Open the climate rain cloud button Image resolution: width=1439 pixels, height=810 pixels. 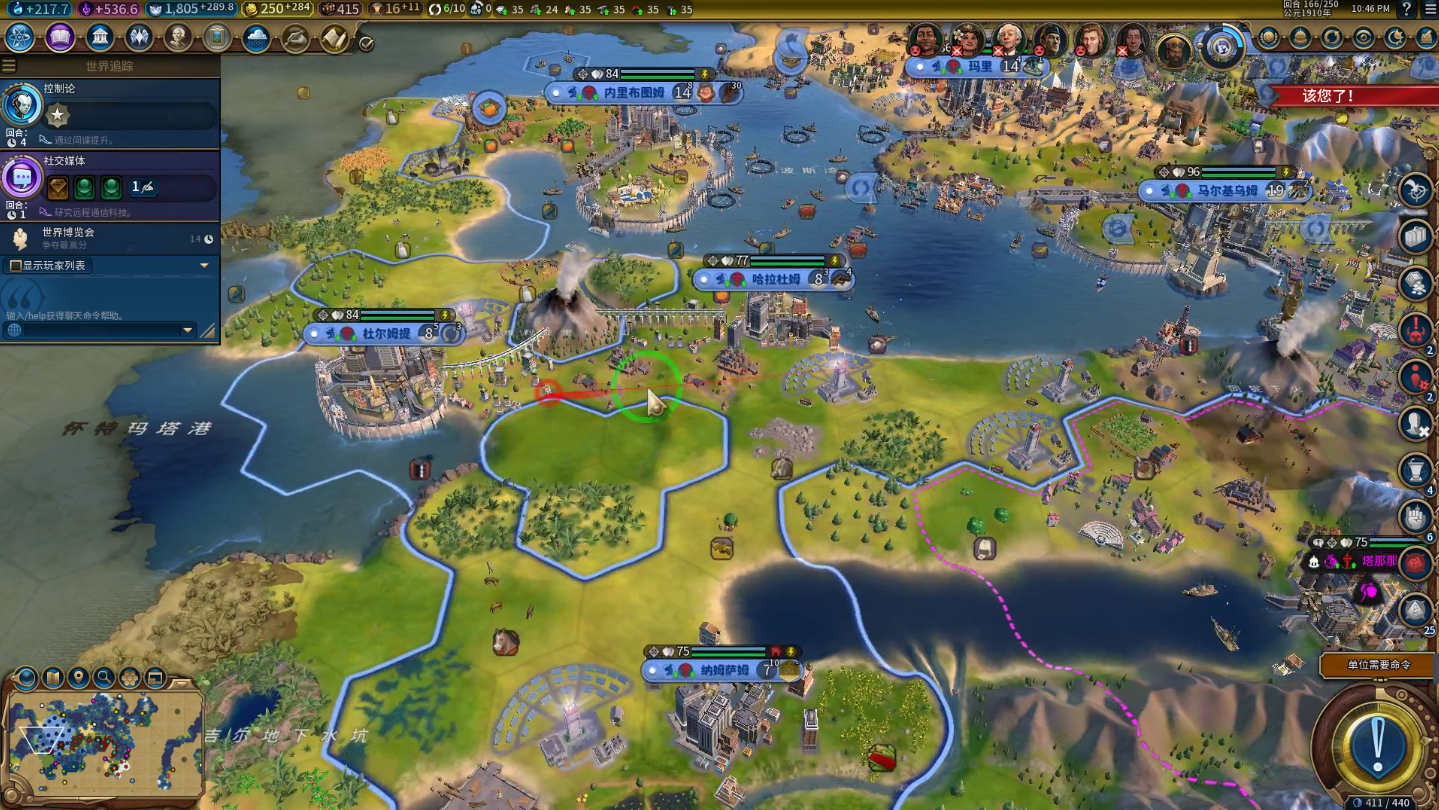click(256, 38)
